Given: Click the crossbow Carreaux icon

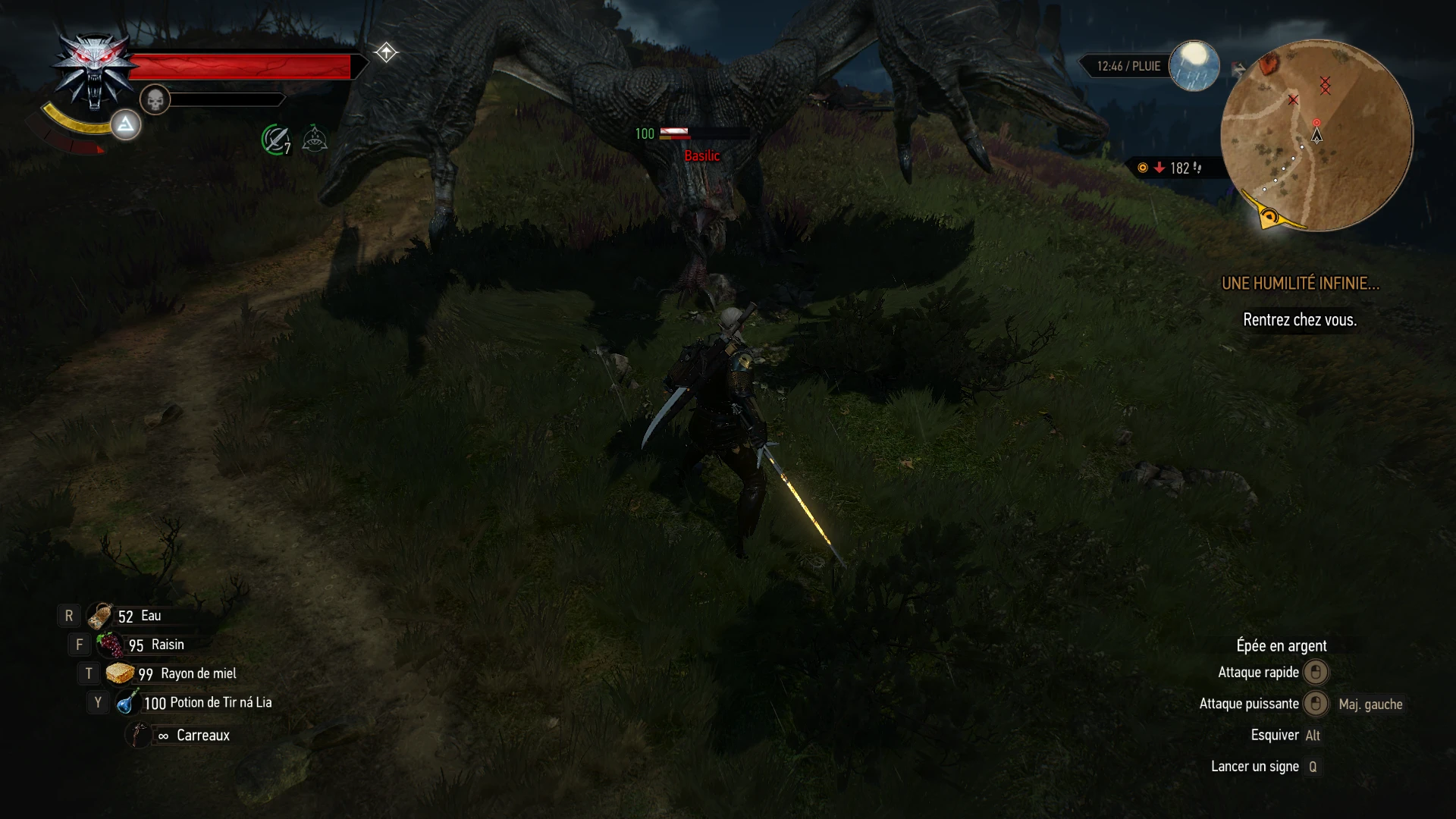Looking at the screenshot, I should pyautogui.click(x=137, y=735).
